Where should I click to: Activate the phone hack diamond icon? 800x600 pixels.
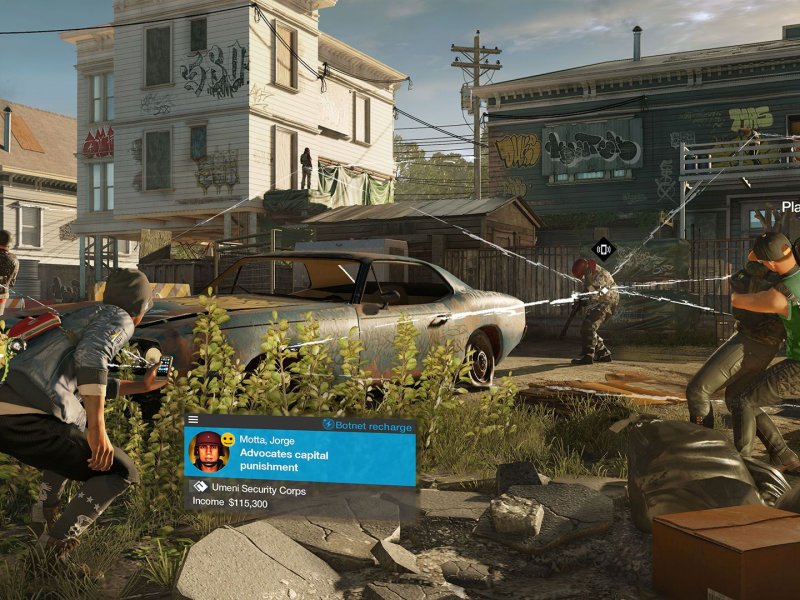coord(603,249)
